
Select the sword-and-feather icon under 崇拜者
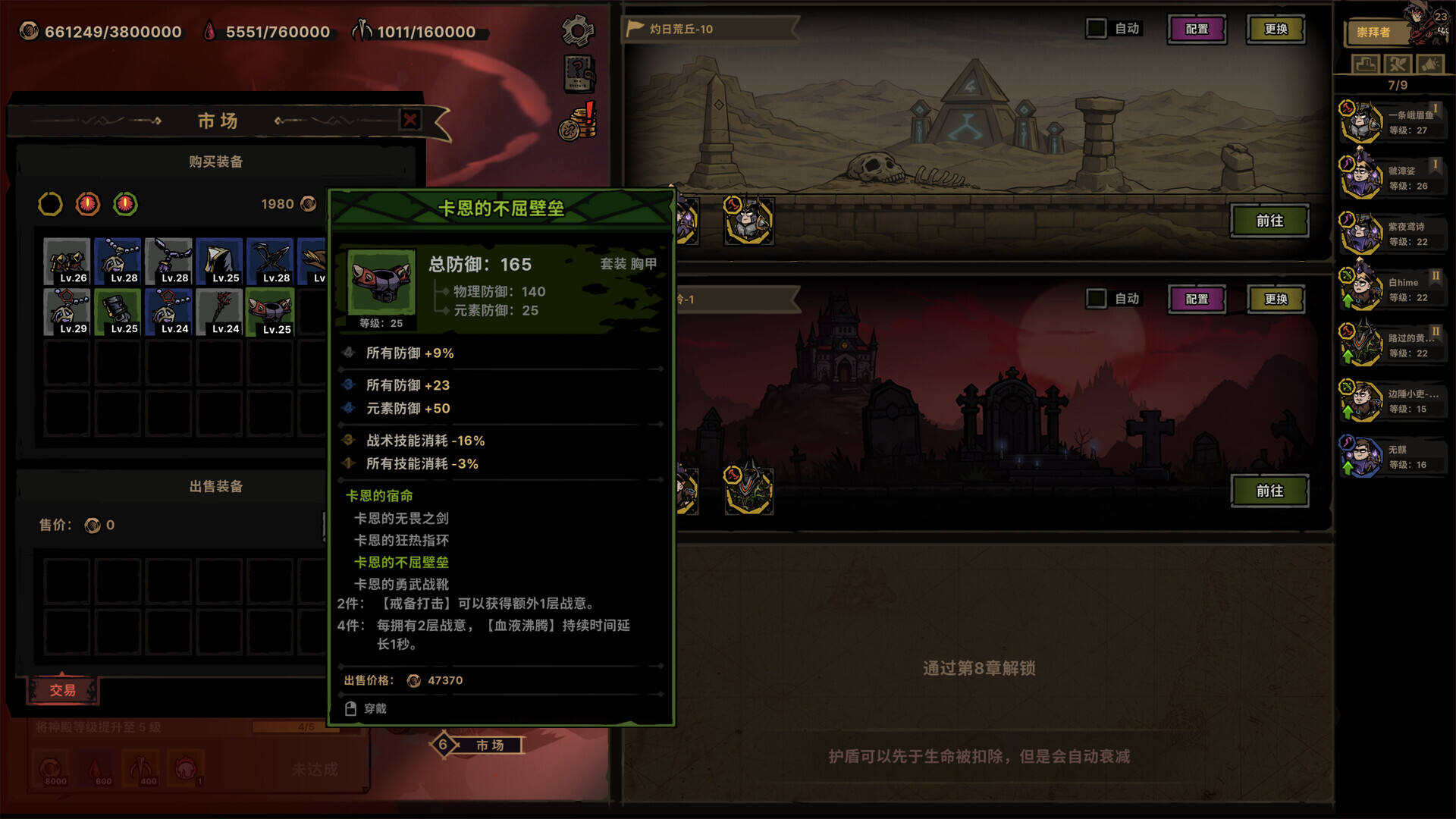click(x=1398, y=64)
